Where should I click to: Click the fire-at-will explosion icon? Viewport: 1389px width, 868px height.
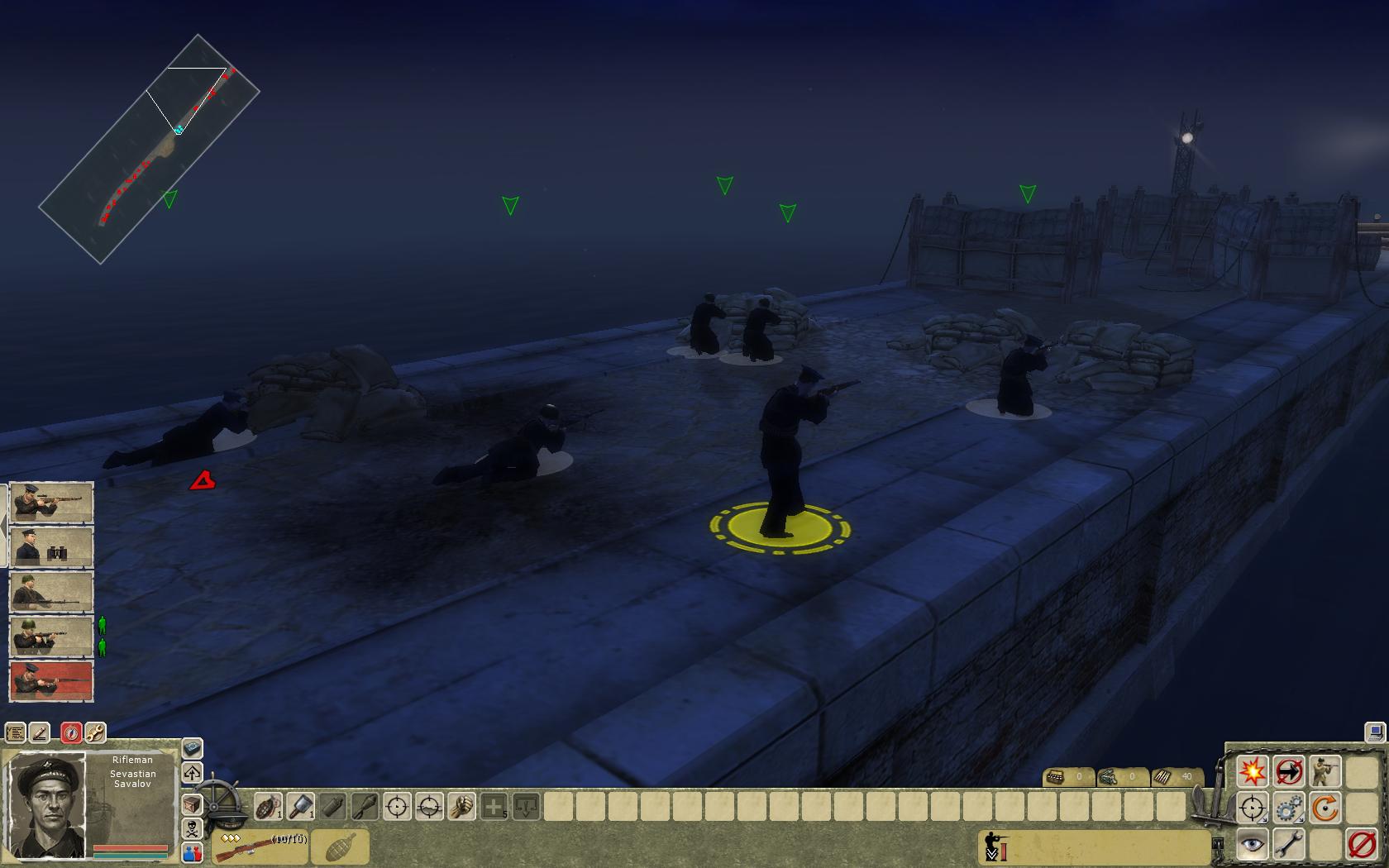[1253, 770]
